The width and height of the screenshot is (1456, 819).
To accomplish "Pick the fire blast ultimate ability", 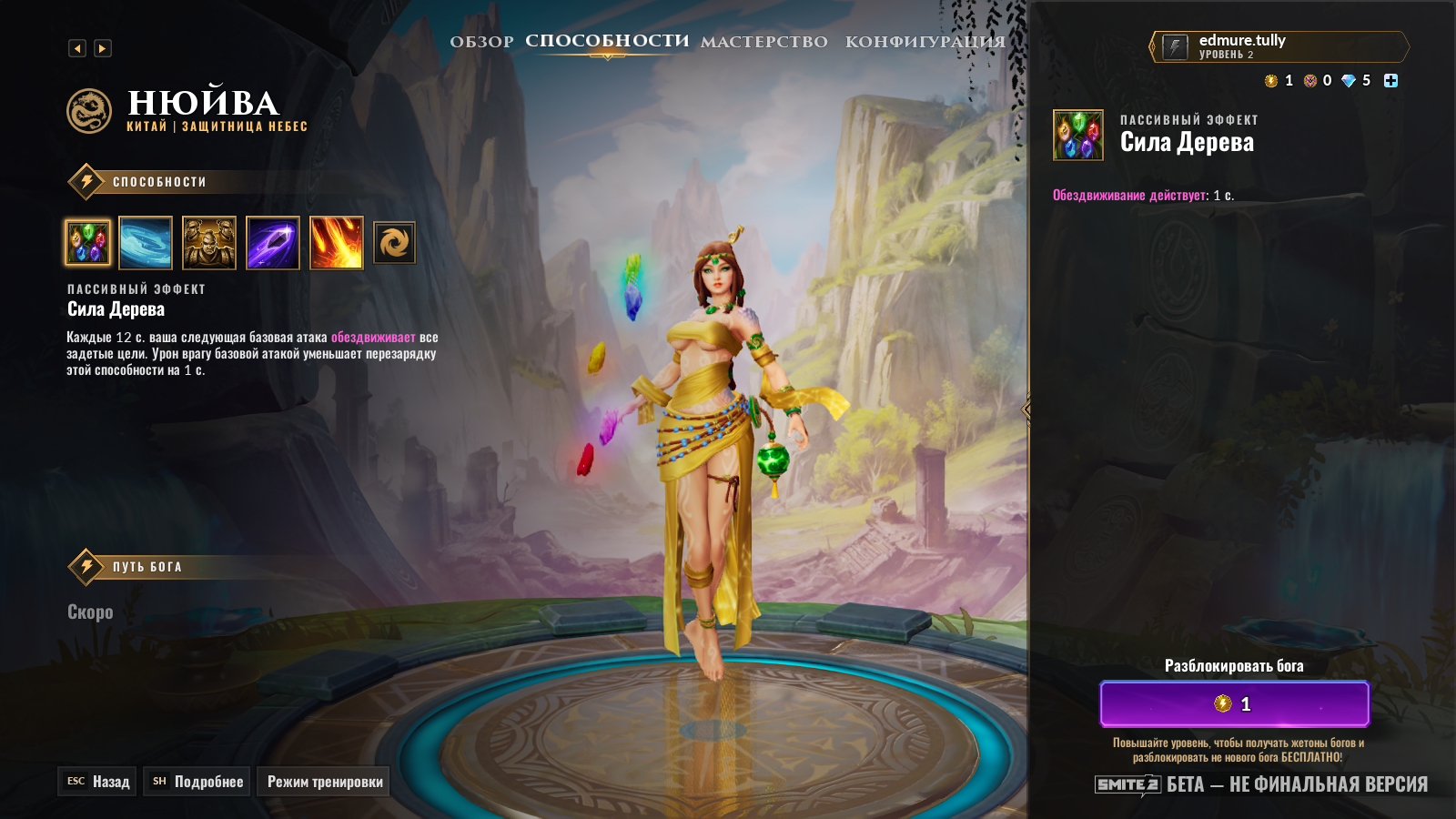I will coord(337,243).
